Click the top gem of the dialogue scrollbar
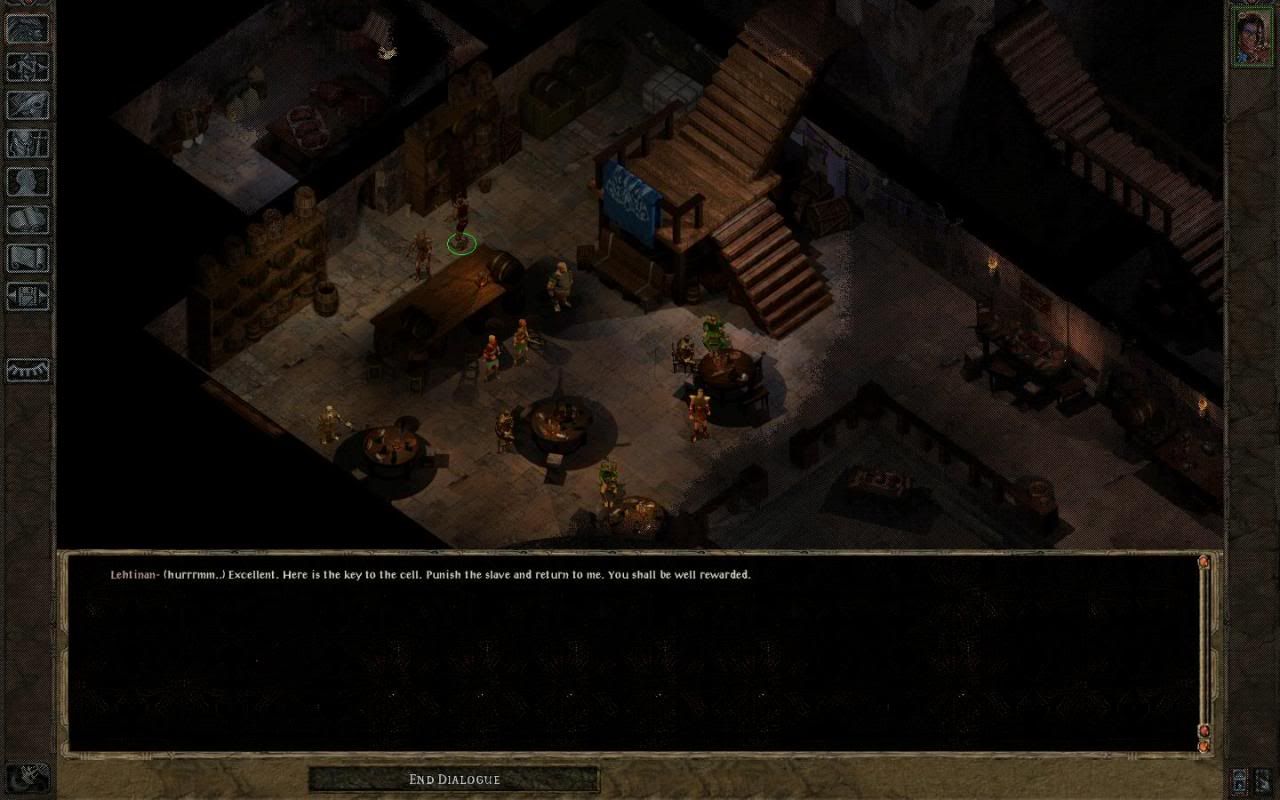 pyautogui.click(x=1204, y=562)
